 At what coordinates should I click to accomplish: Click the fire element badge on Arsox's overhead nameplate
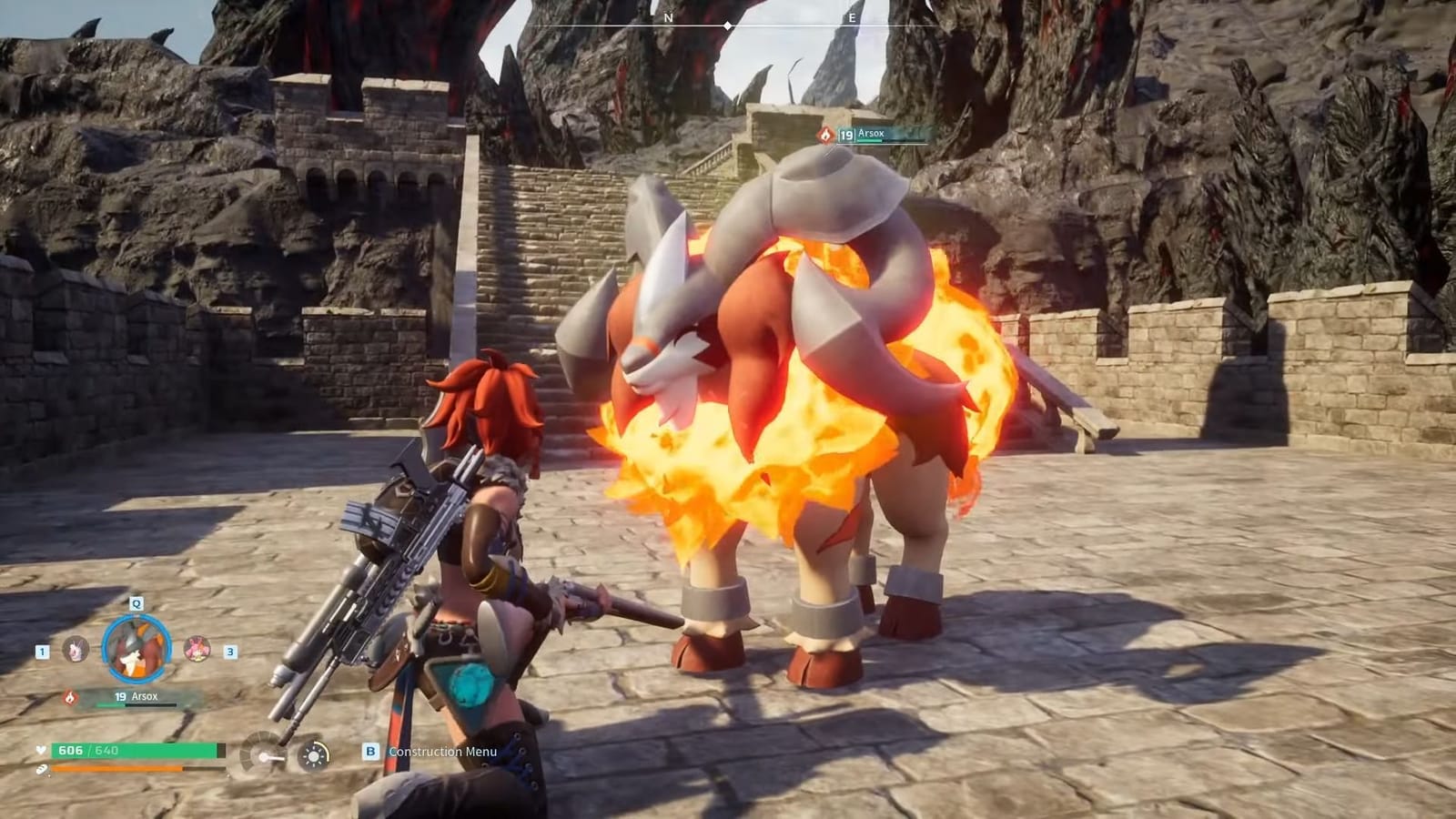[824, 135]
